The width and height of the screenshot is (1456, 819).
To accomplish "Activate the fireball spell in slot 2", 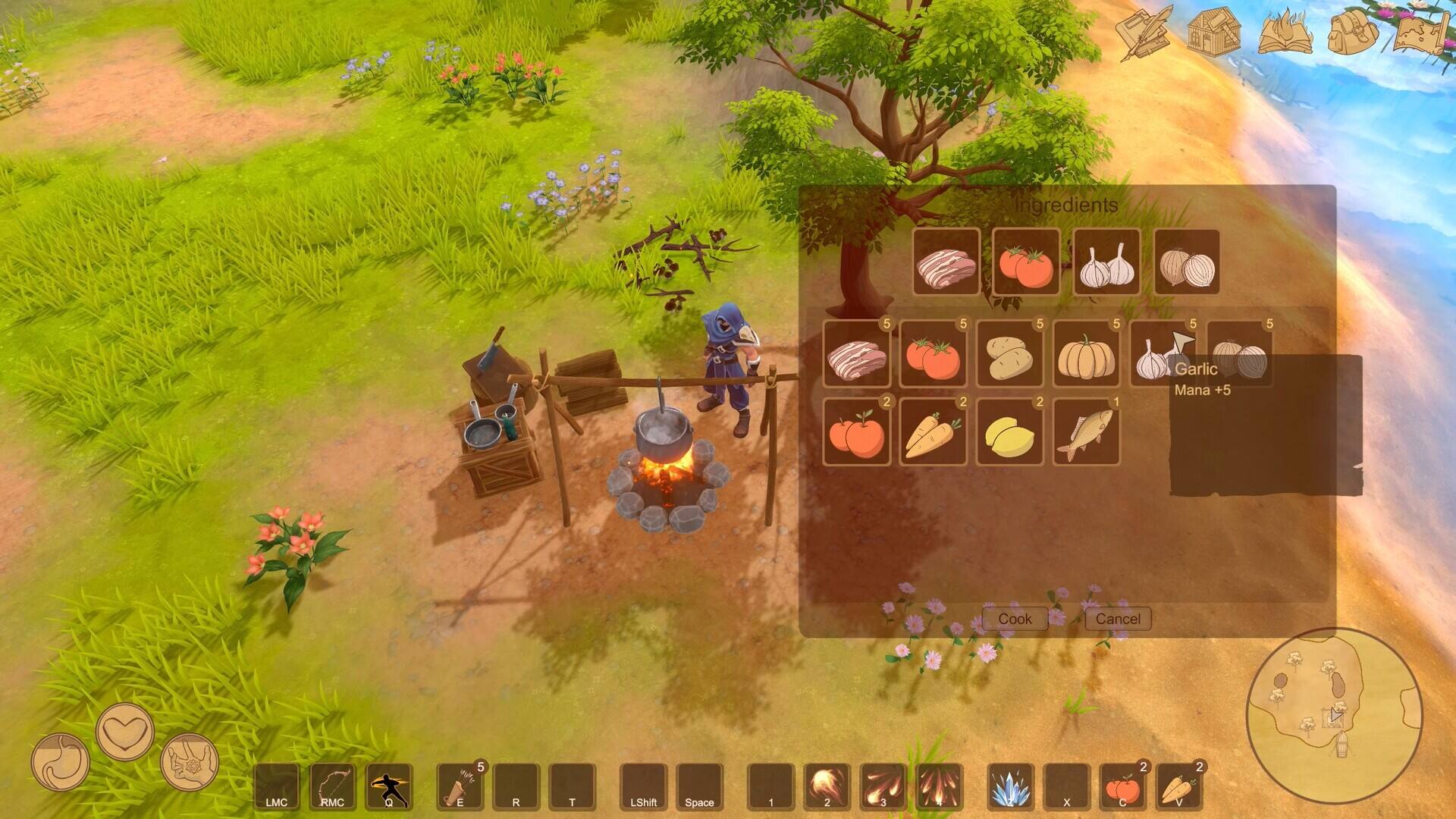I will point(827,786).
